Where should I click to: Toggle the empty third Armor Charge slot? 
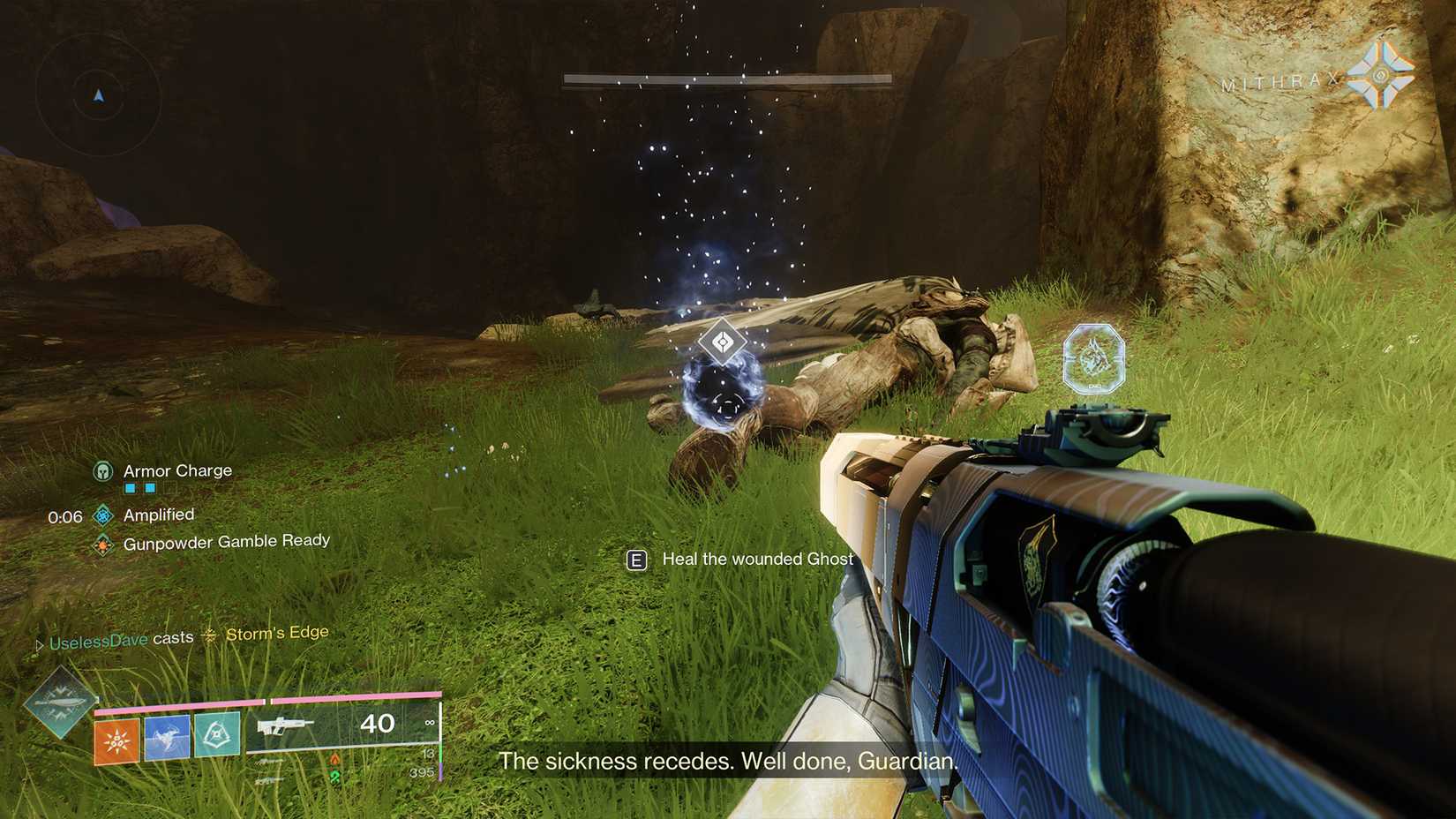(169, 490)
